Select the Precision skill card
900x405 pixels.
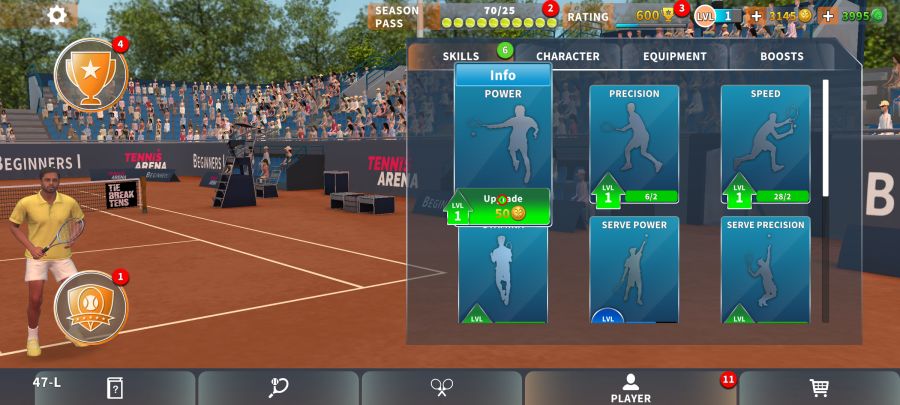click(634, 140)
